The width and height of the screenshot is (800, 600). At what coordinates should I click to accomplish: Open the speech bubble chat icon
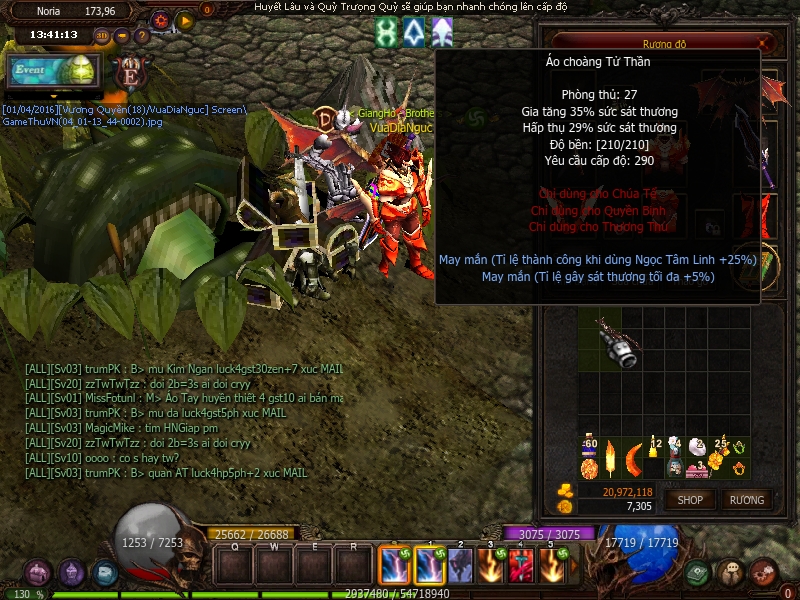pyautogui.click(x=731, y=573)
